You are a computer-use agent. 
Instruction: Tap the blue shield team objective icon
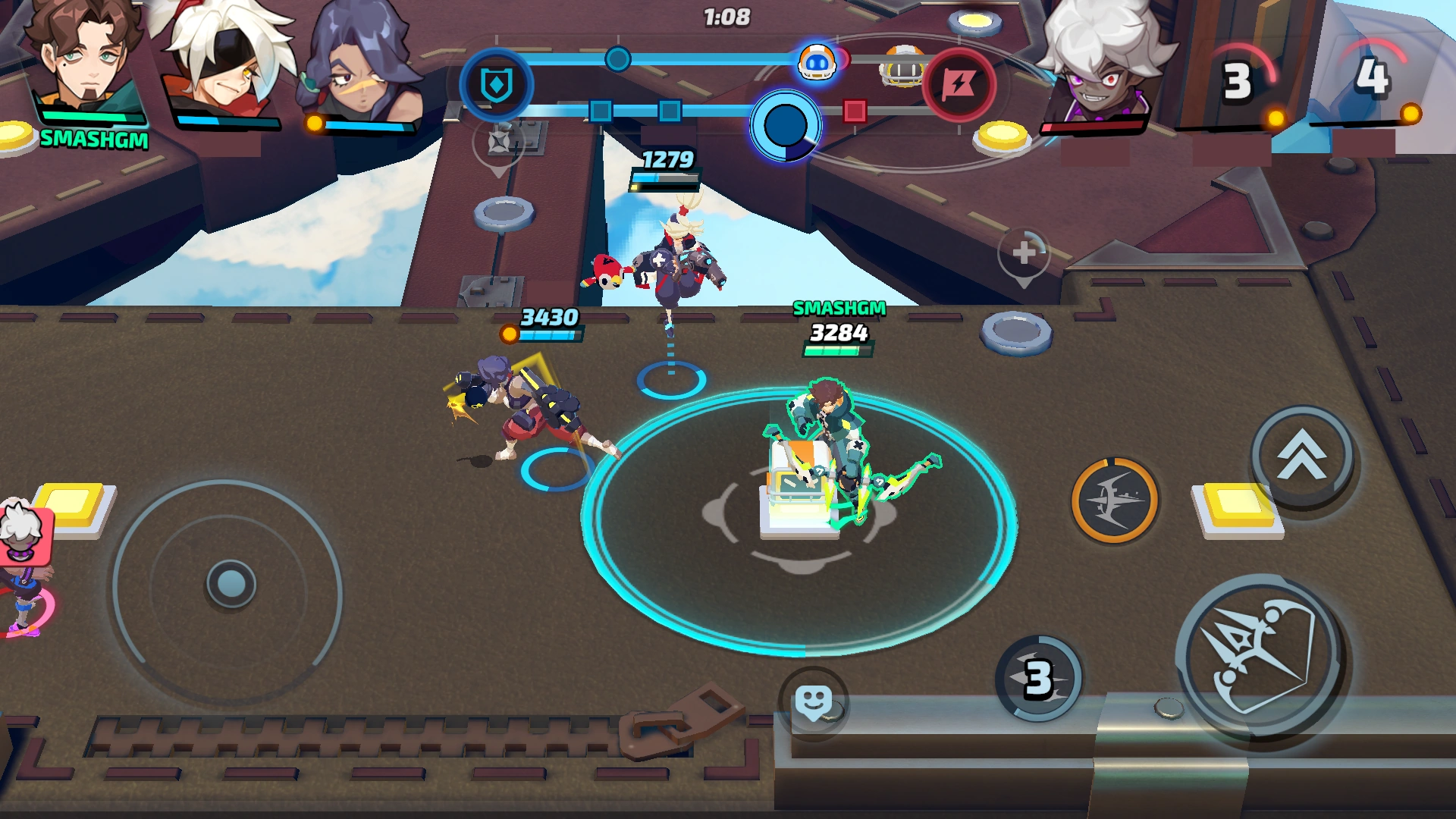(x=497, y=85)
